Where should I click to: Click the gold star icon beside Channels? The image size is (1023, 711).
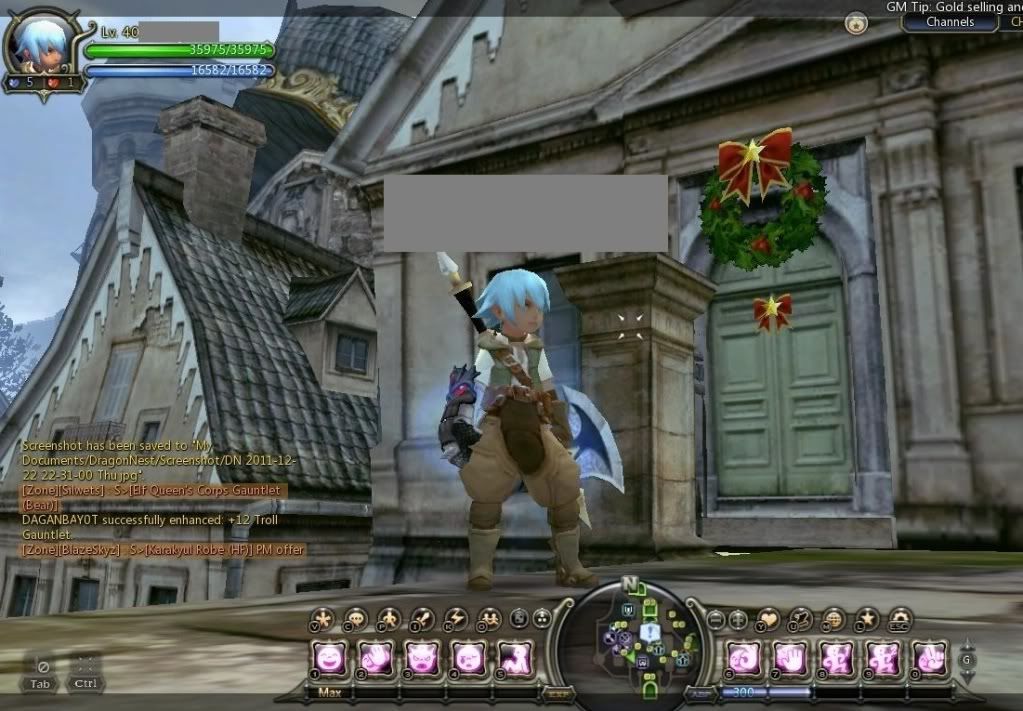pos(856,22)
